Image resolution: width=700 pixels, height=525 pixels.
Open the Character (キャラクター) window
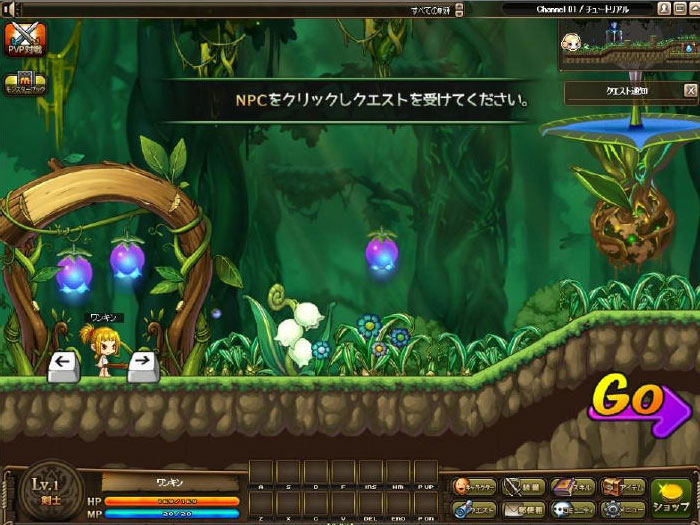coord(473,487)
